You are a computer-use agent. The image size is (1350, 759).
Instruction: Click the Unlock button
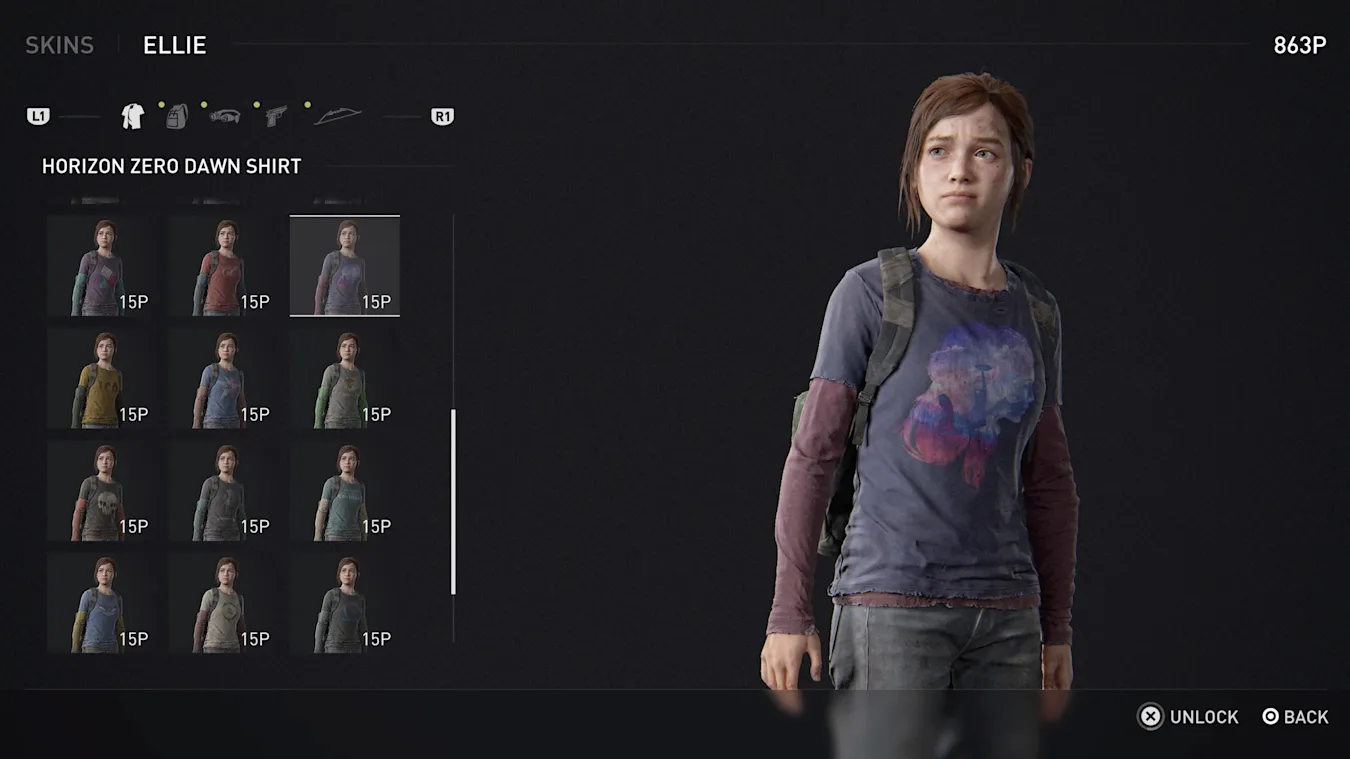(x=1189, y=717)
